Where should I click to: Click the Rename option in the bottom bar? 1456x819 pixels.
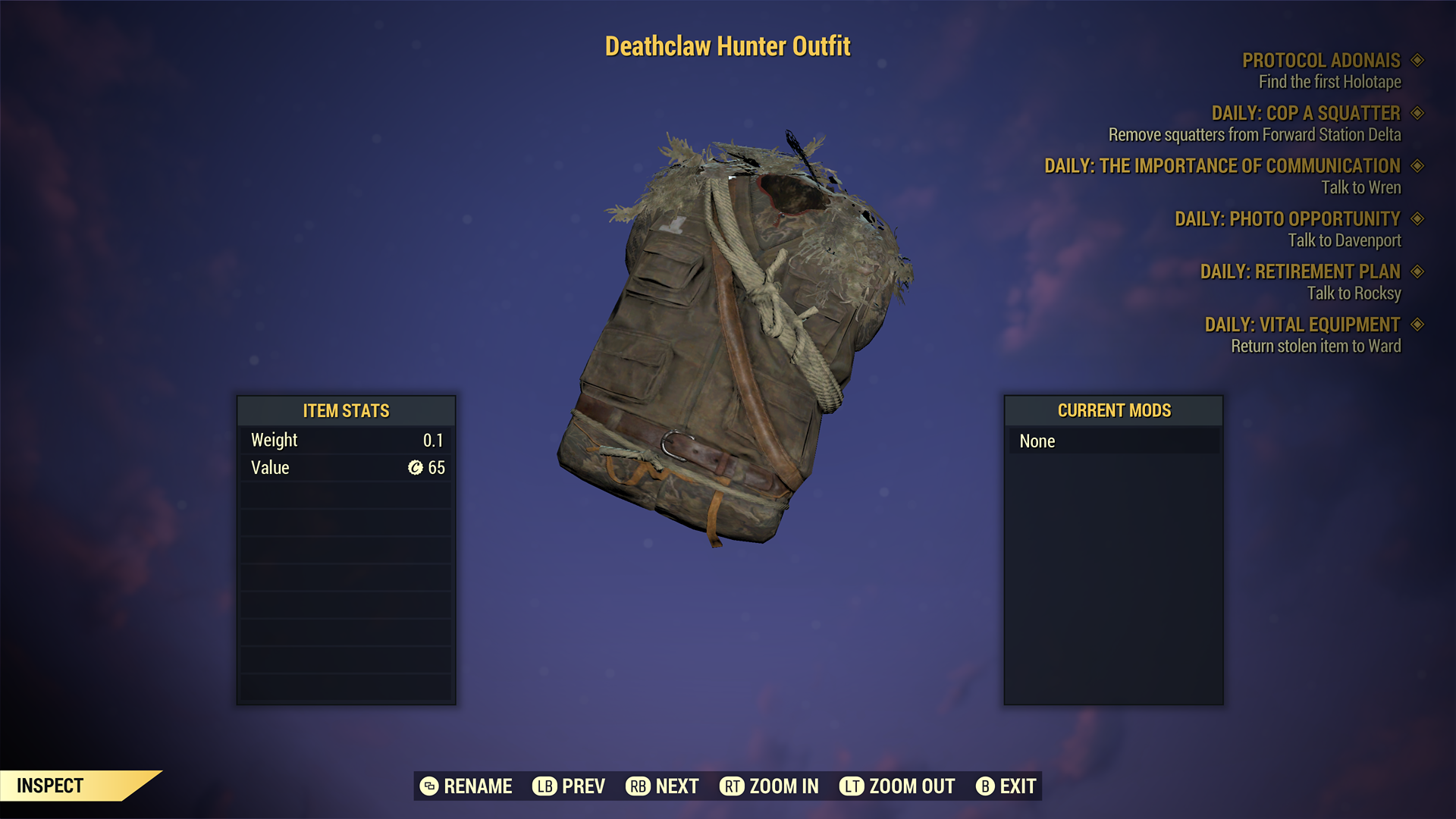click(466, 786)
